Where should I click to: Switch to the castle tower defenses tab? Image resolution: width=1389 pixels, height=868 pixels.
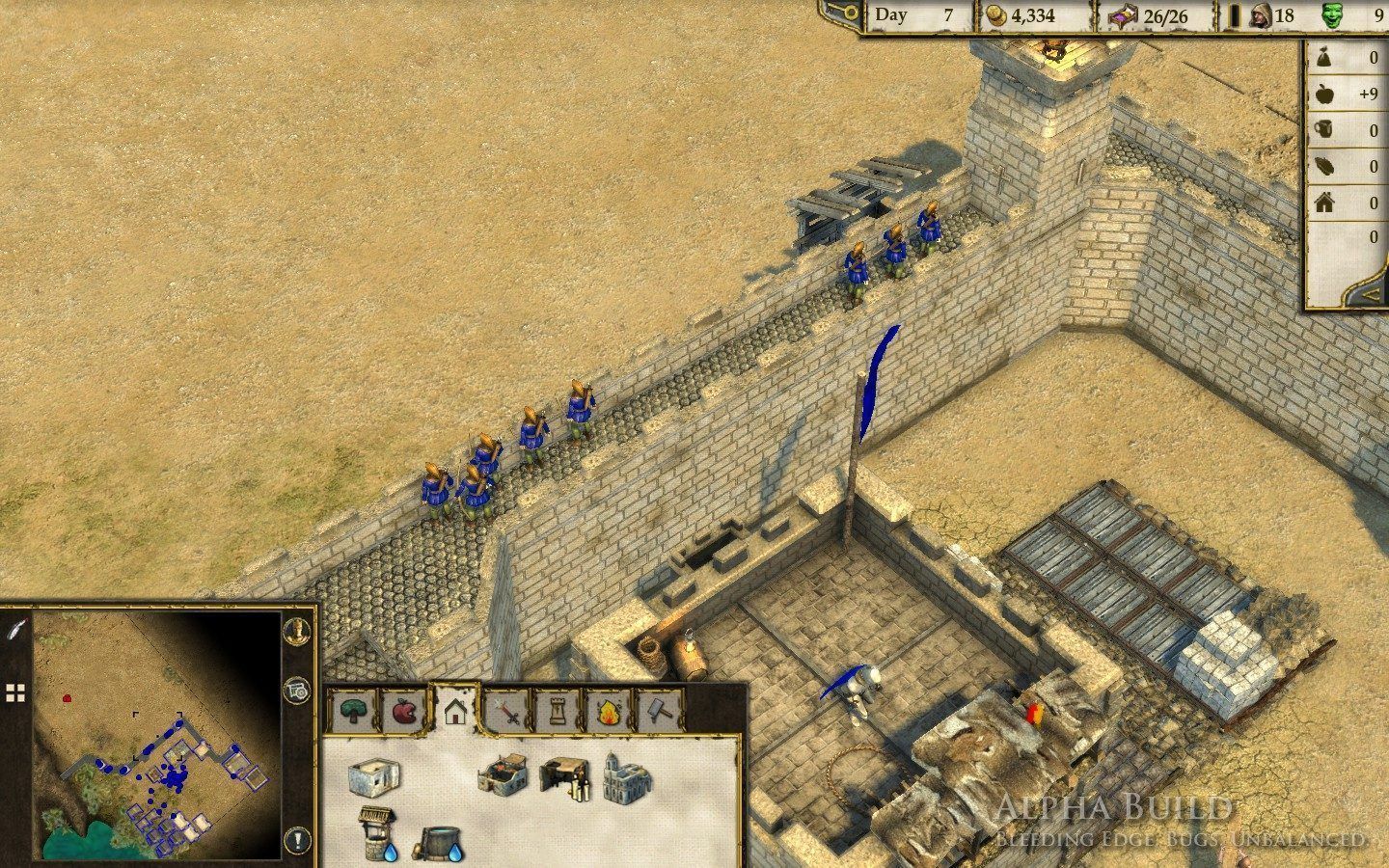point(558,712)
